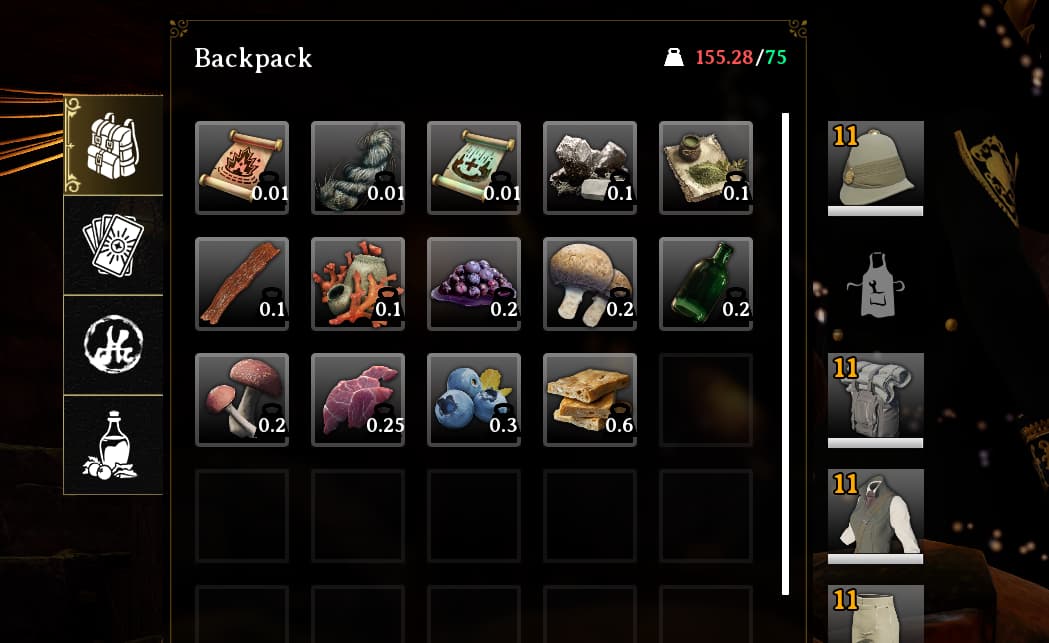Click the red-capped mushroom item
This screenshot has height=643, width=1049.
[x=242, y=399]
